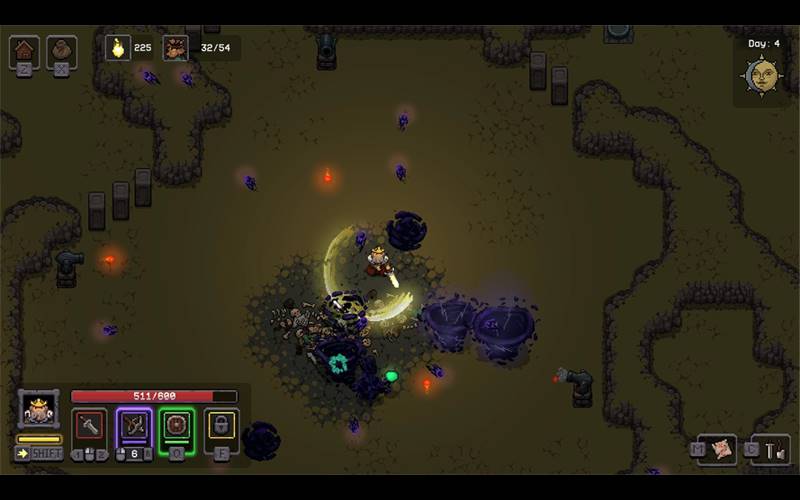800x500 pixels.
Task: Click the crowned king portrait
Action: tap(39, 409)
